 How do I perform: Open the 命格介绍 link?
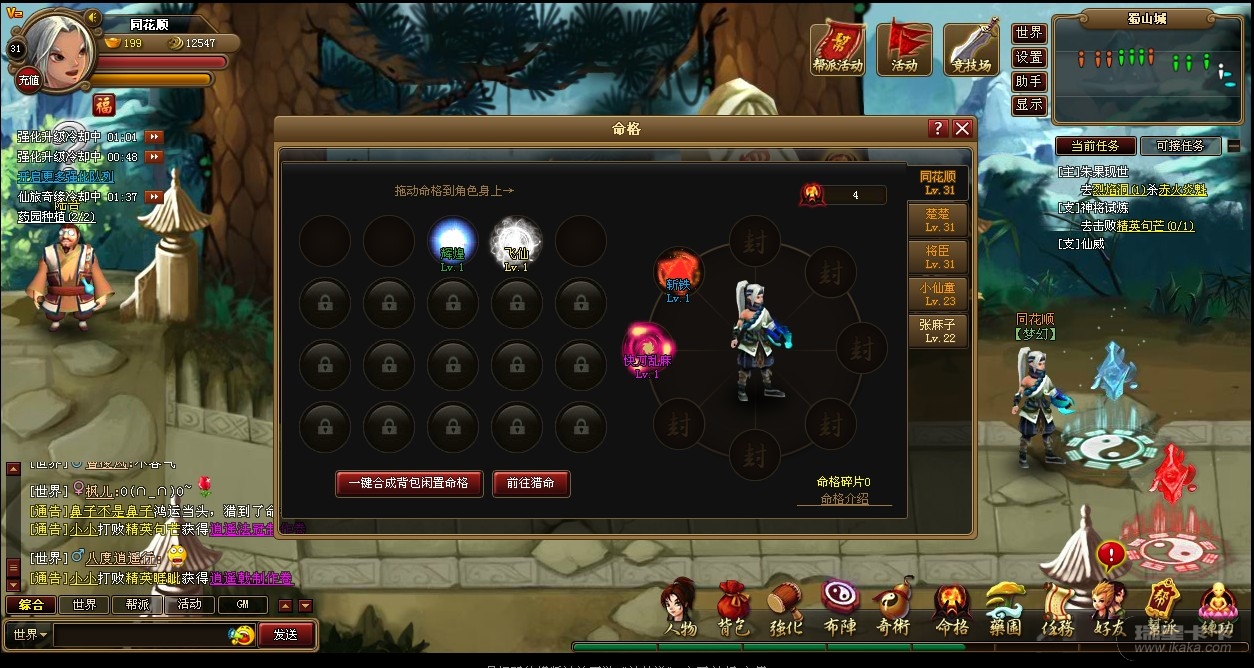pyautogui.click(x=844, y=498)
